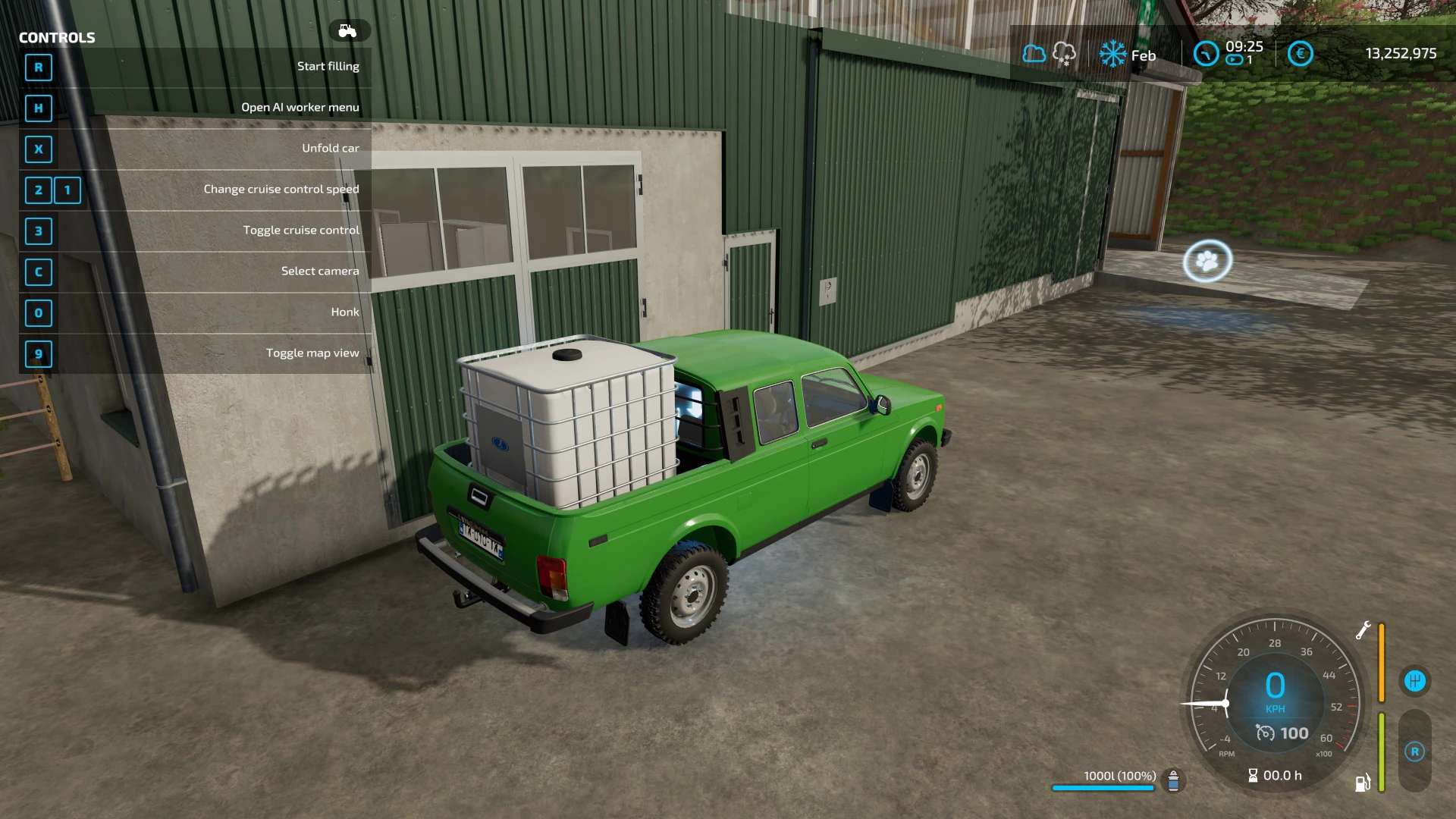The height and width of the screenshot is (819, 1456).
Task: Click the fuel pump icon
Action: [x=1363, y=783]
